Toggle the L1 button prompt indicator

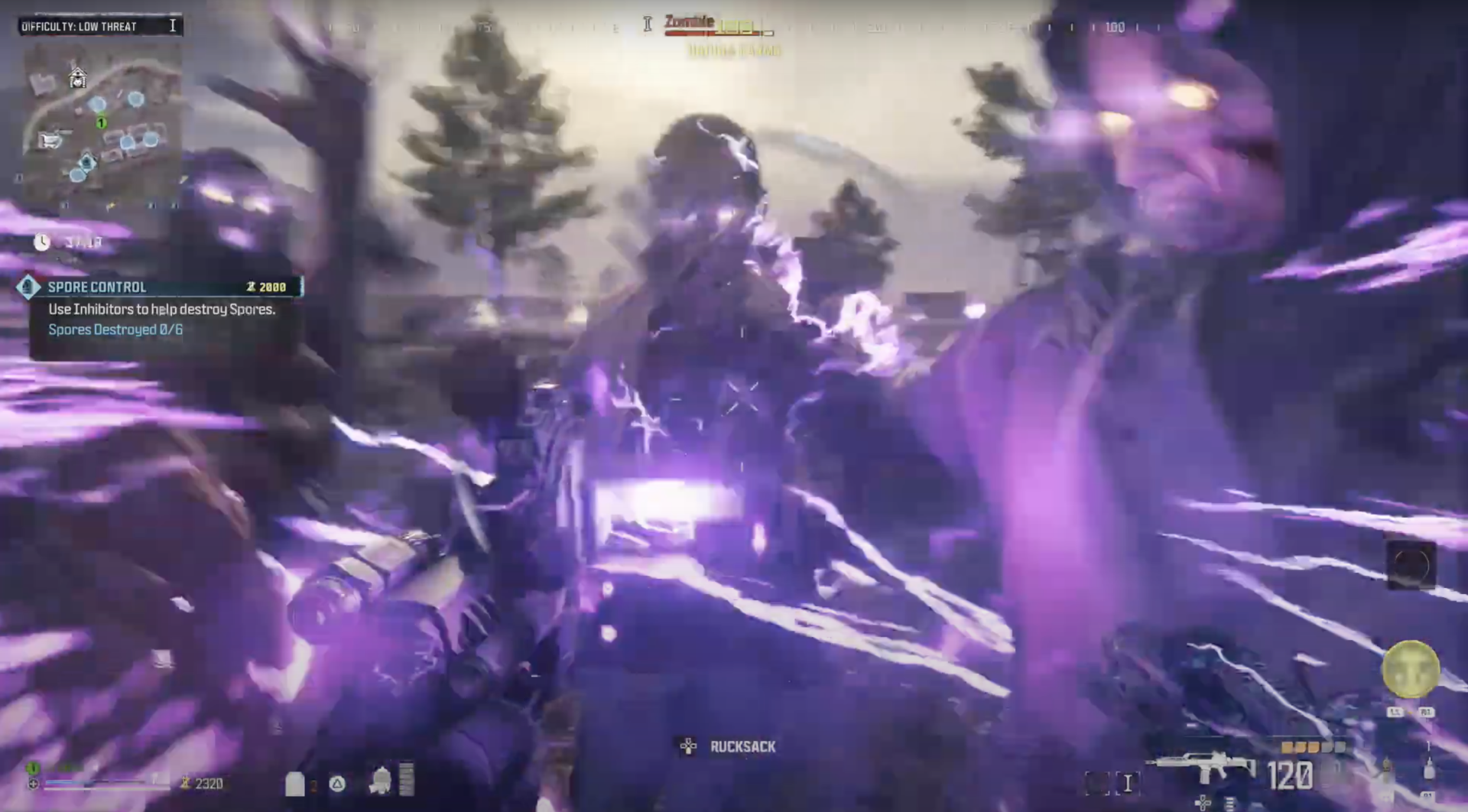pyautogui.click(x=1395, y=711)
